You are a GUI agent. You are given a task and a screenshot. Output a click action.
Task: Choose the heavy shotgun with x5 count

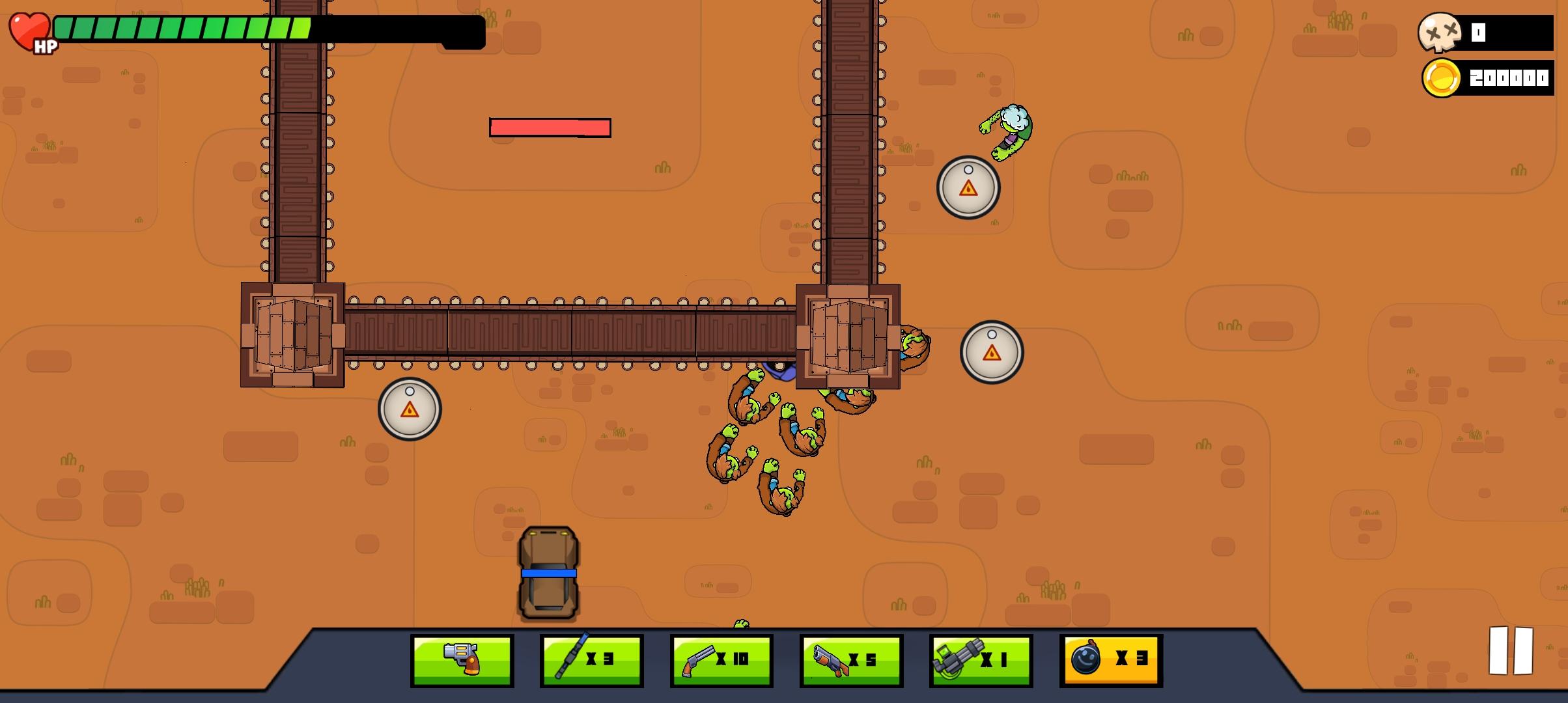tap(850, 659)
